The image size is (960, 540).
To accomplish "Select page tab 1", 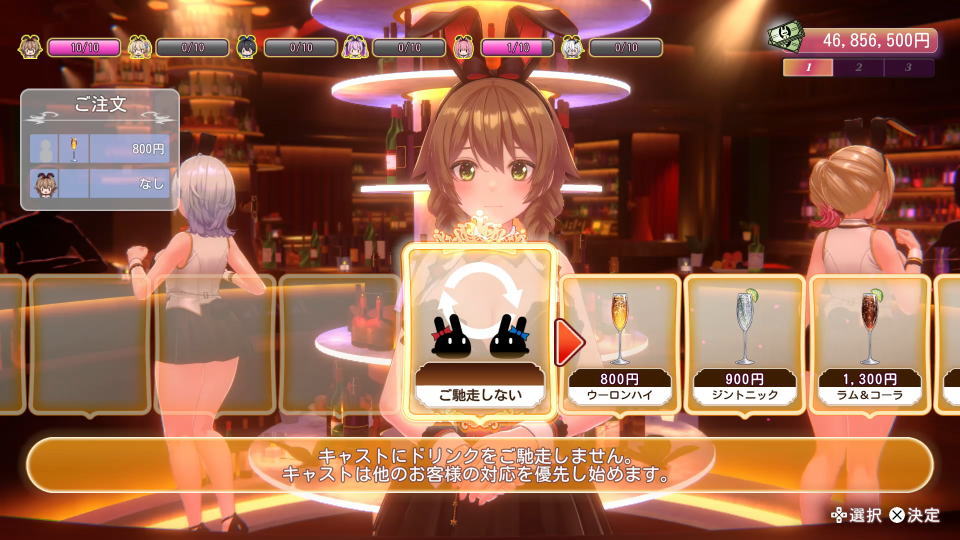I will (x=808, y=68).
